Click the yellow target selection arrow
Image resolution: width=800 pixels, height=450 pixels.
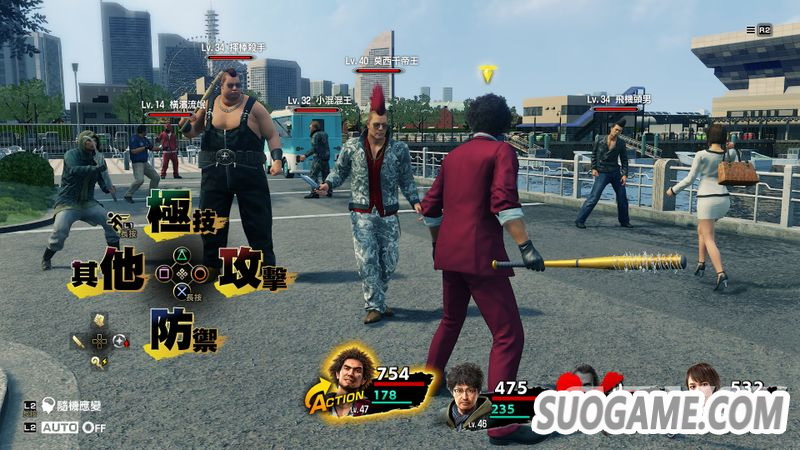tap(487, 74)
